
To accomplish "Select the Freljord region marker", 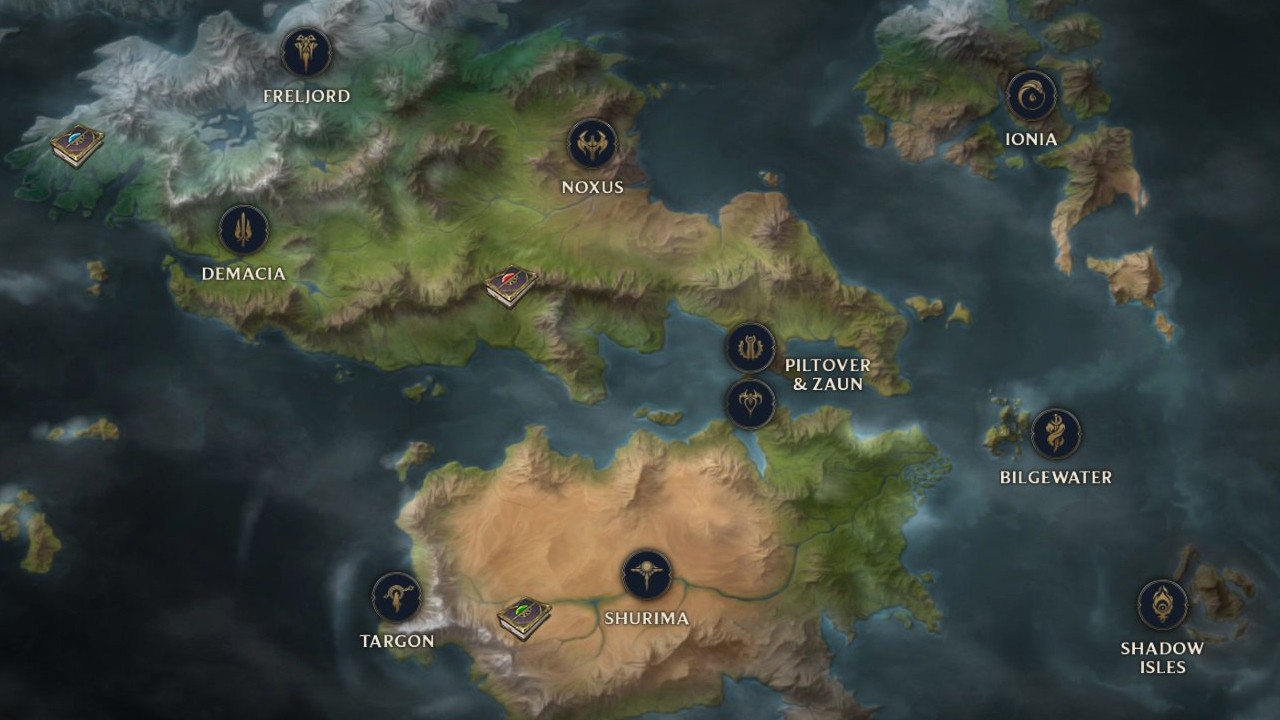I will (x=306, y=53).
